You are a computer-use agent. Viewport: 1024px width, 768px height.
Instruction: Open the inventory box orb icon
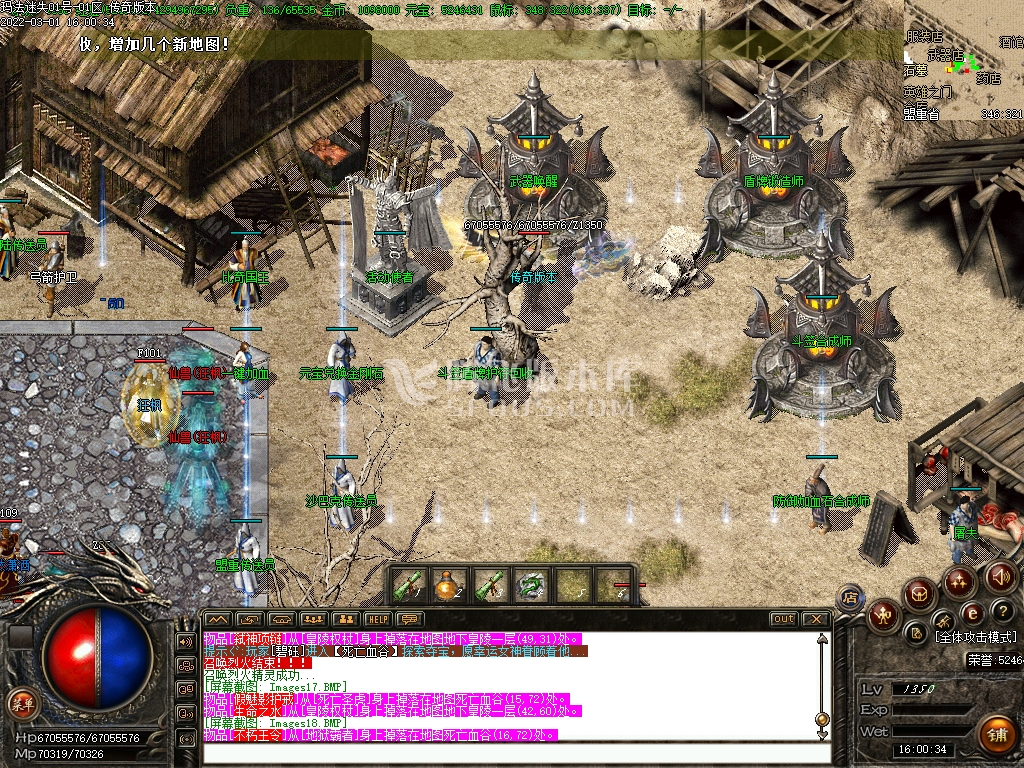click(918, 594)
